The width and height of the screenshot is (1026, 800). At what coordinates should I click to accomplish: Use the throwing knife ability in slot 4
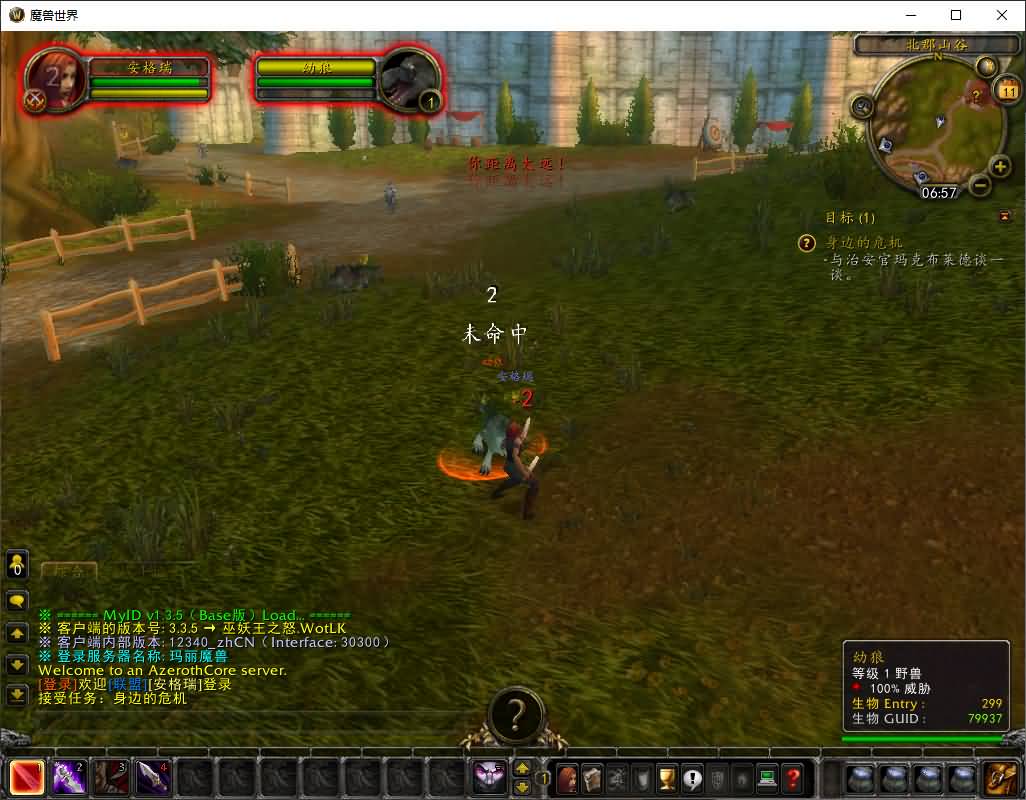click(153, 777)
